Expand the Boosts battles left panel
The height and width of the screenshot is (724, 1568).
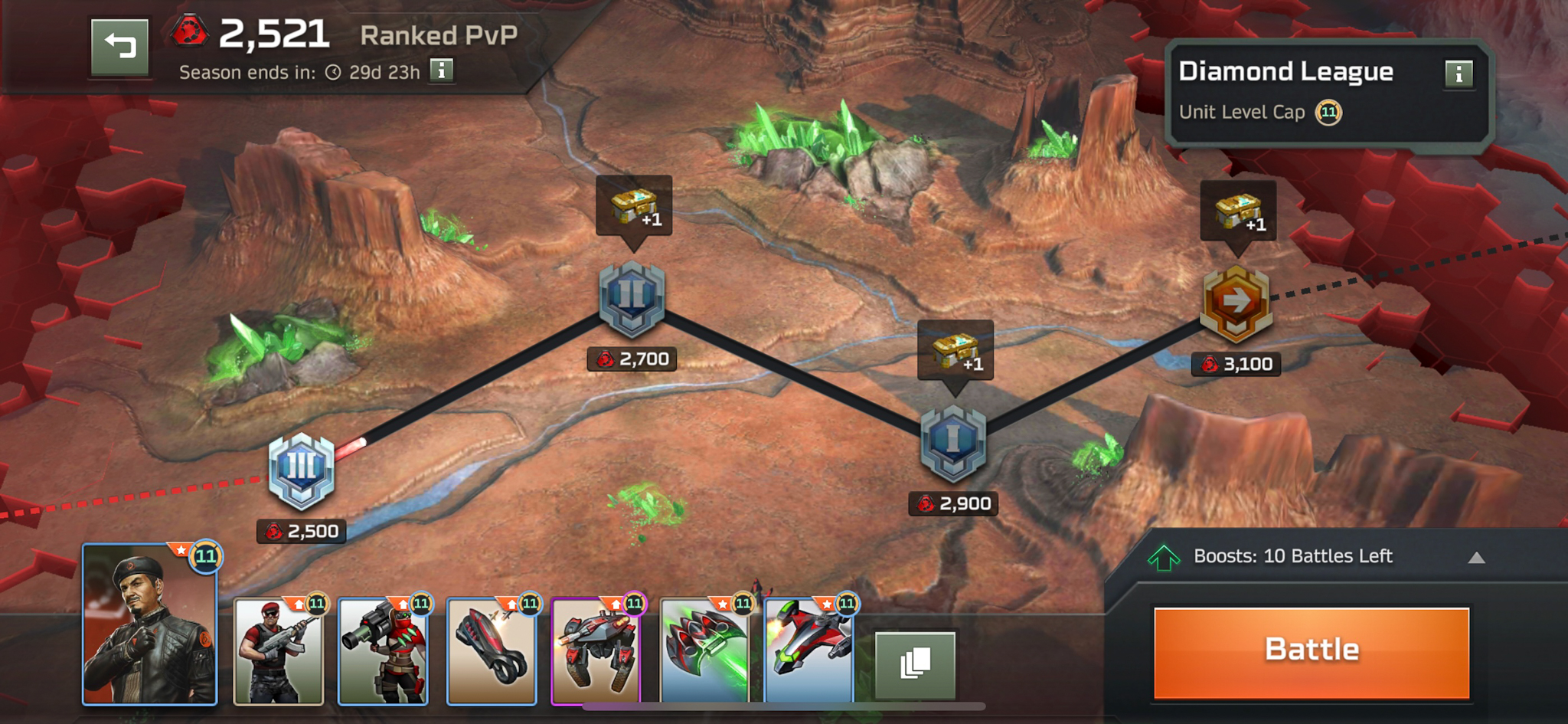[1476, 558]
